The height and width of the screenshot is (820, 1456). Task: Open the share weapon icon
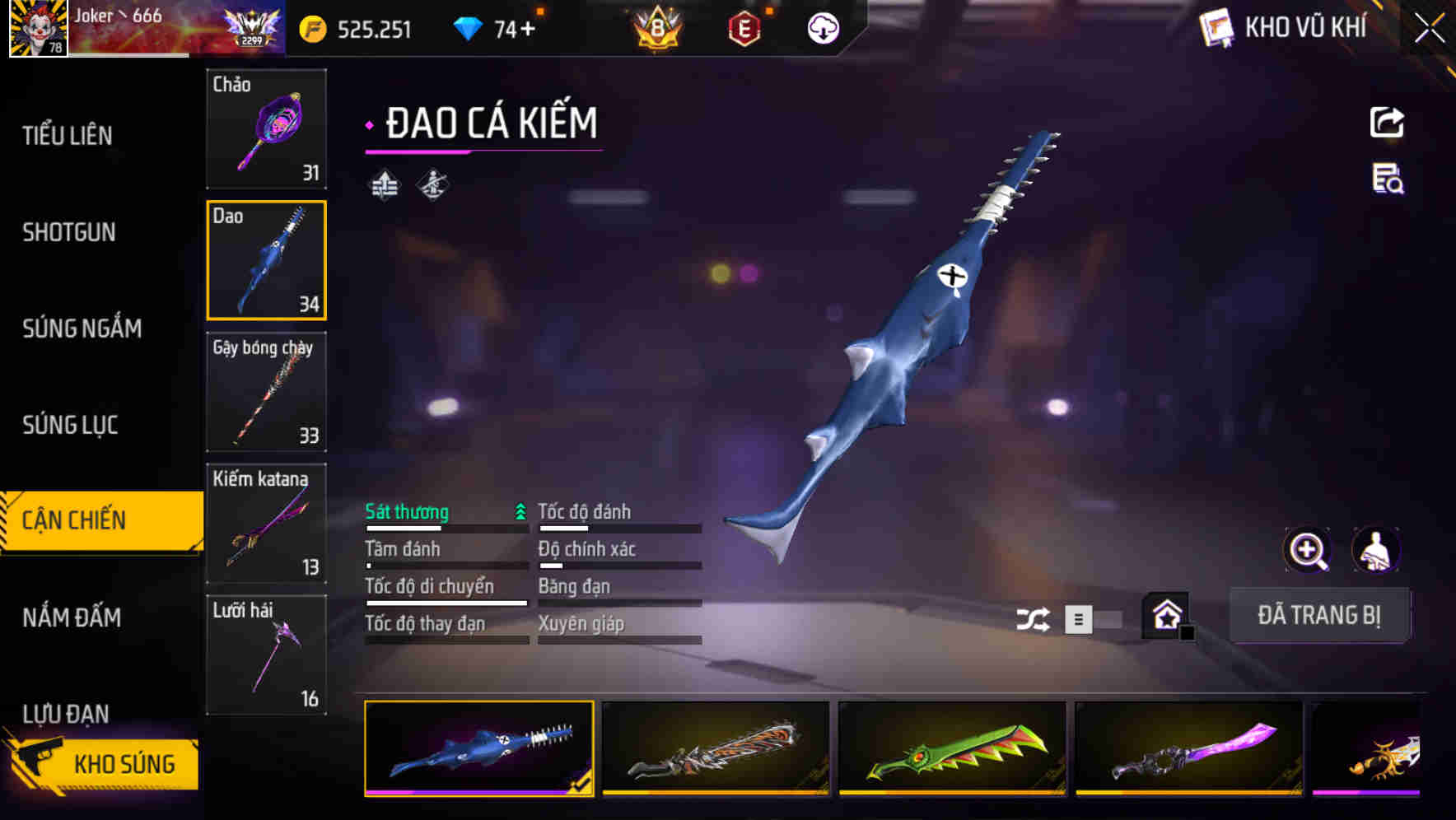1388,122
